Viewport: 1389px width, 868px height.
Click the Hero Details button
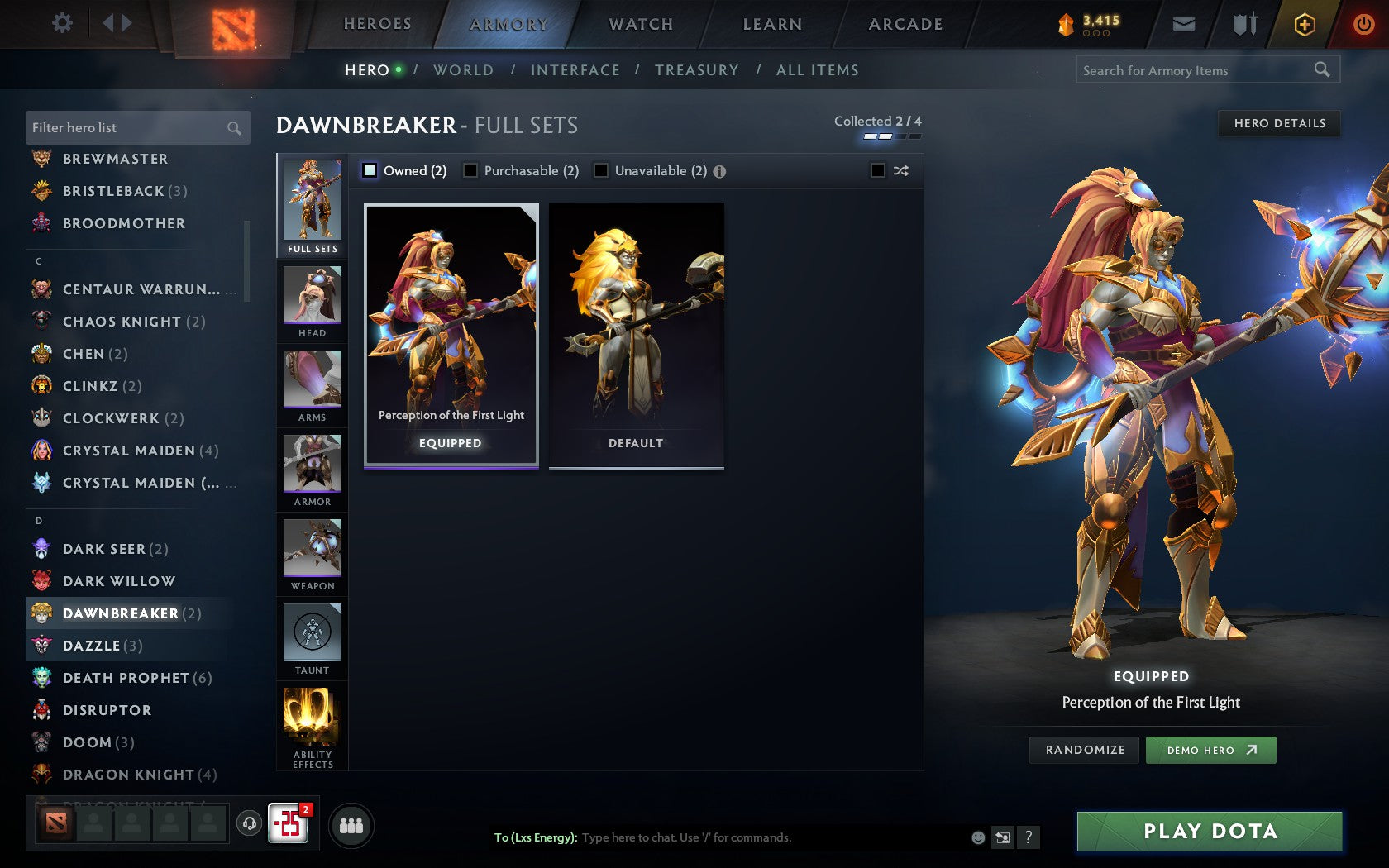tap(1278, 124)
